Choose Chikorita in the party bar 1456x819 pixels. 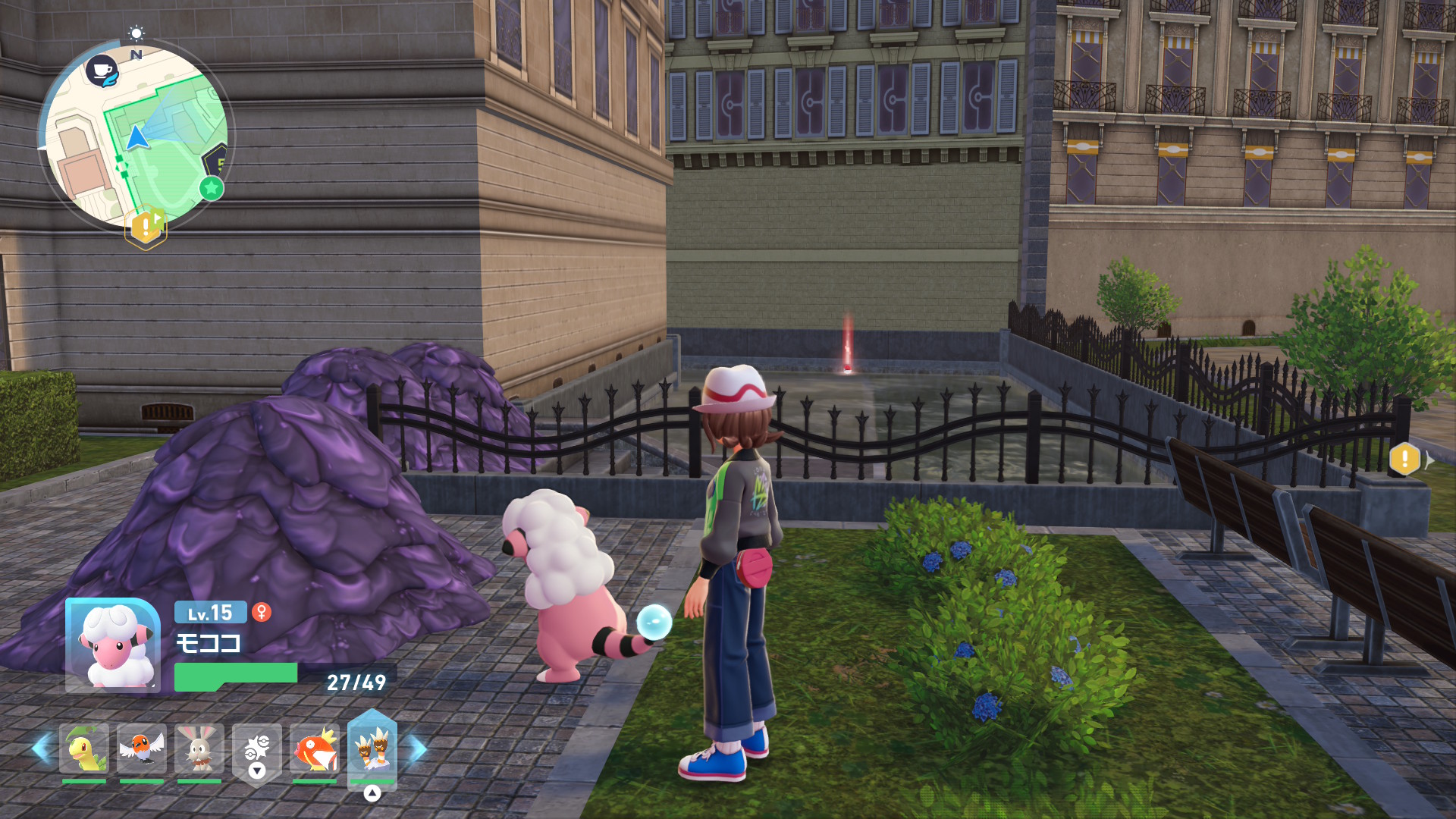(84, 749)
